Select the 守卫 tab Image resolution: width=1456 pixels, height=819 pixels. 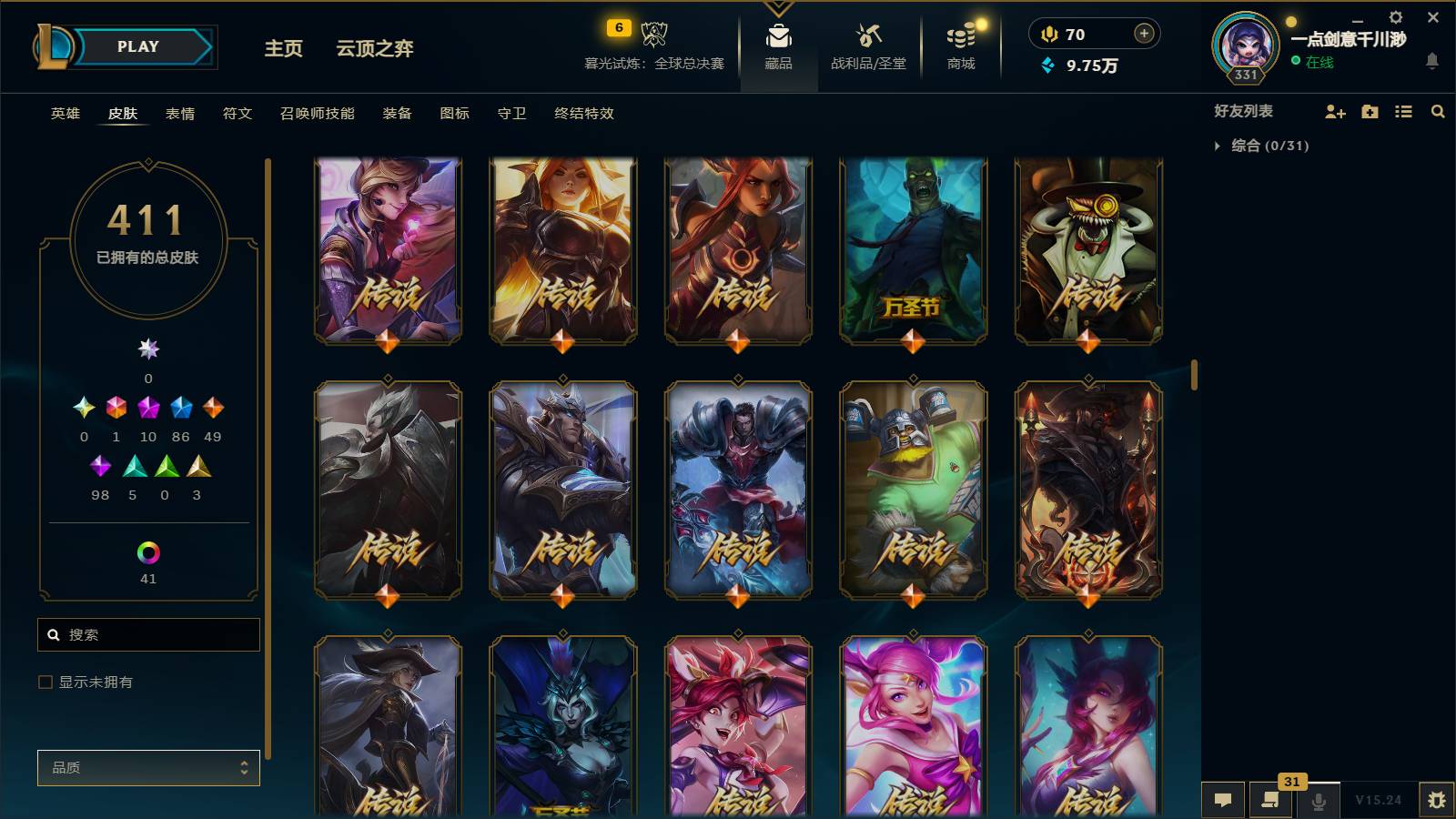tap(511, 114)
